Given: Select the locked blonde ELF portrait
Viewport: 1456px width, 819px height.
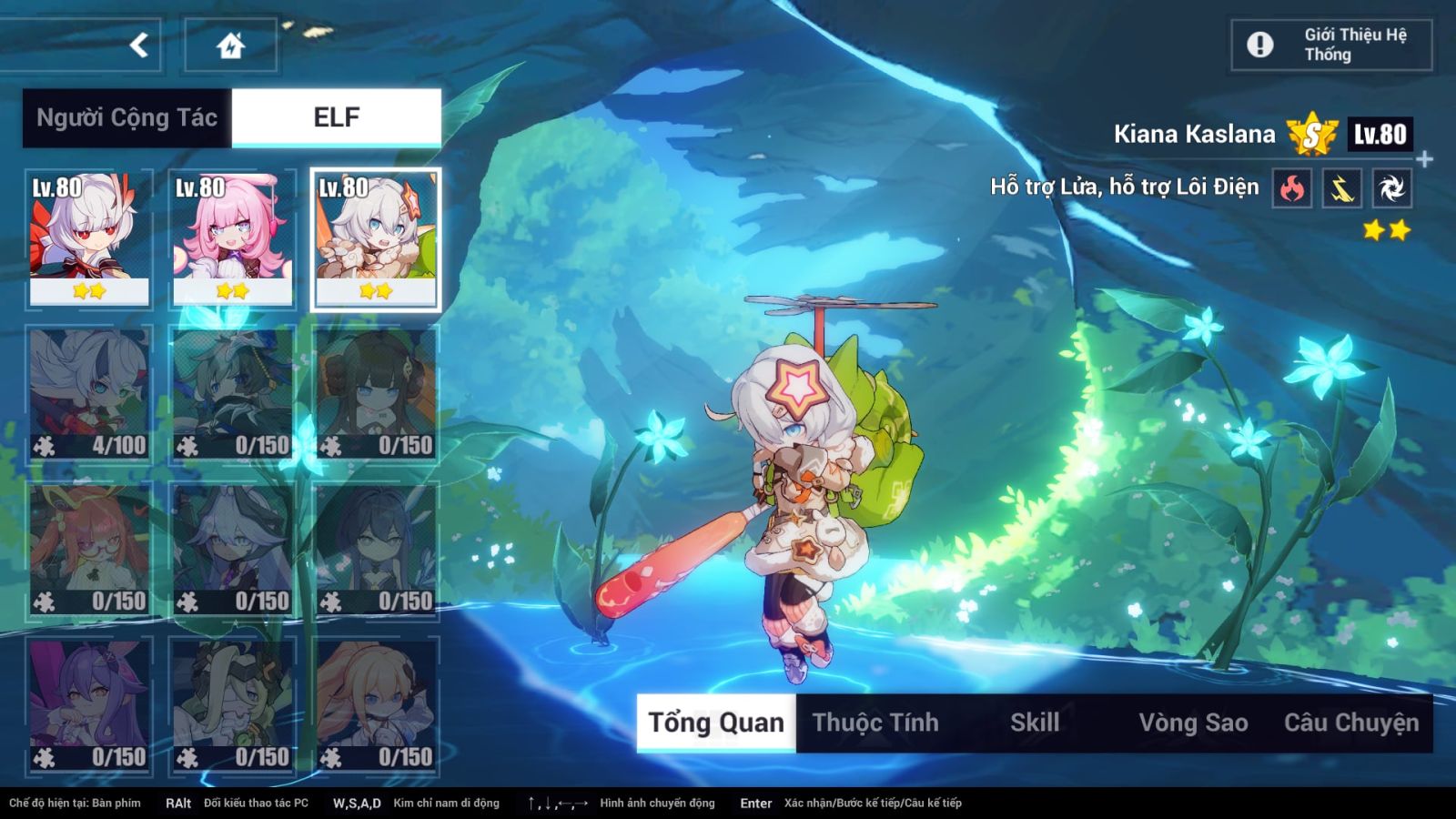Looking at the screenshot, I should click(376, 705).
